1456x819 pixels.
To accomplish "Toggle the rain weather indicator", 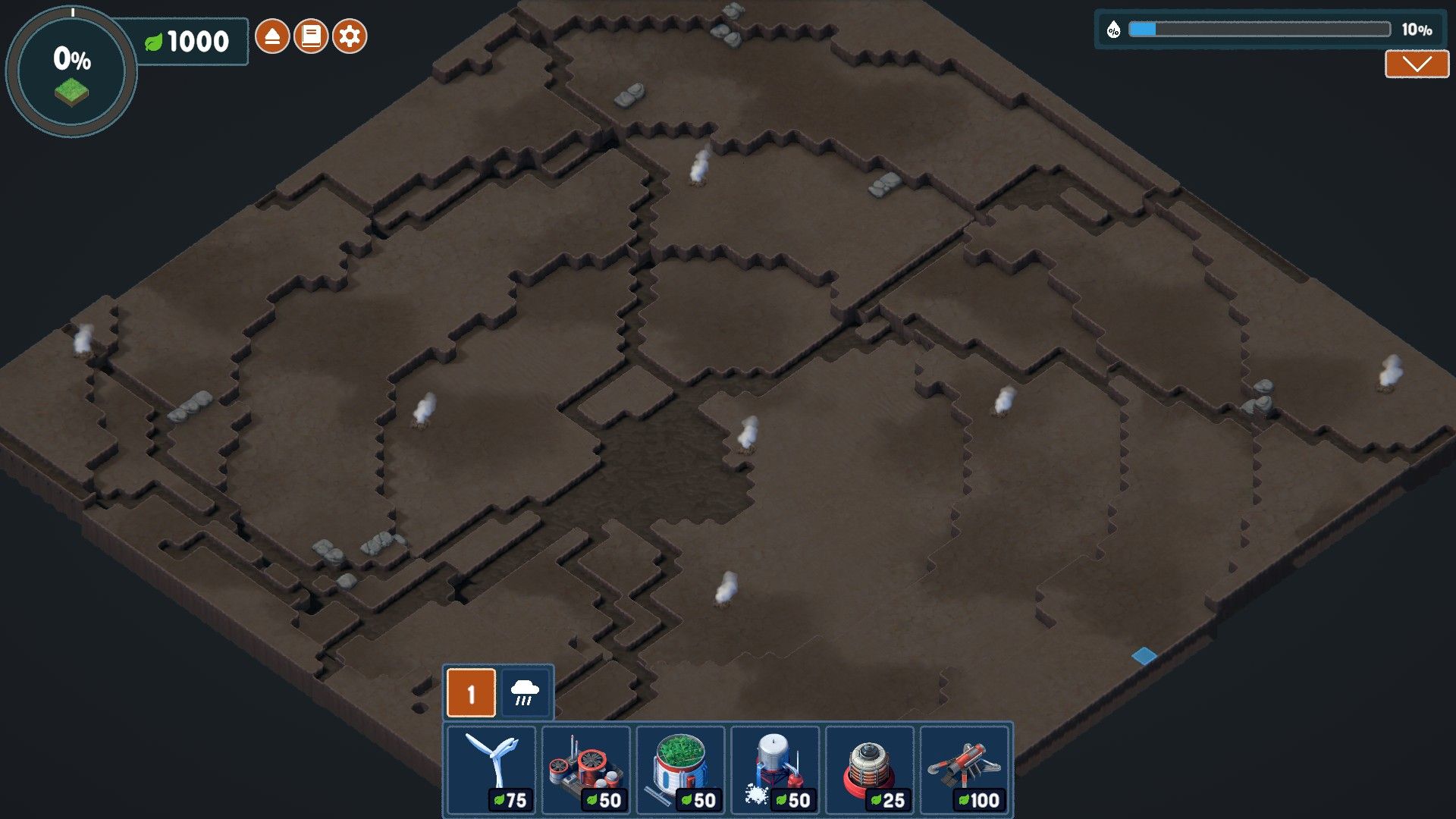I will 526,692.
